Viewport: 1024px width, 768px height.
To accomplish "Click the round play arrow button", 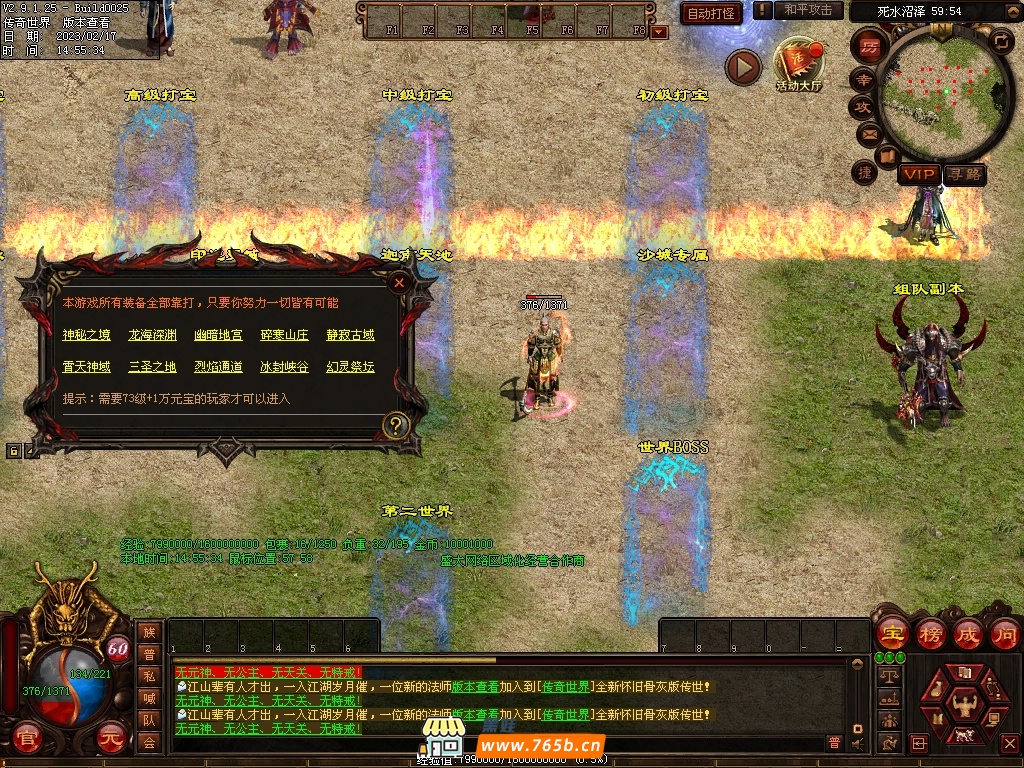I will coord(743,67).
